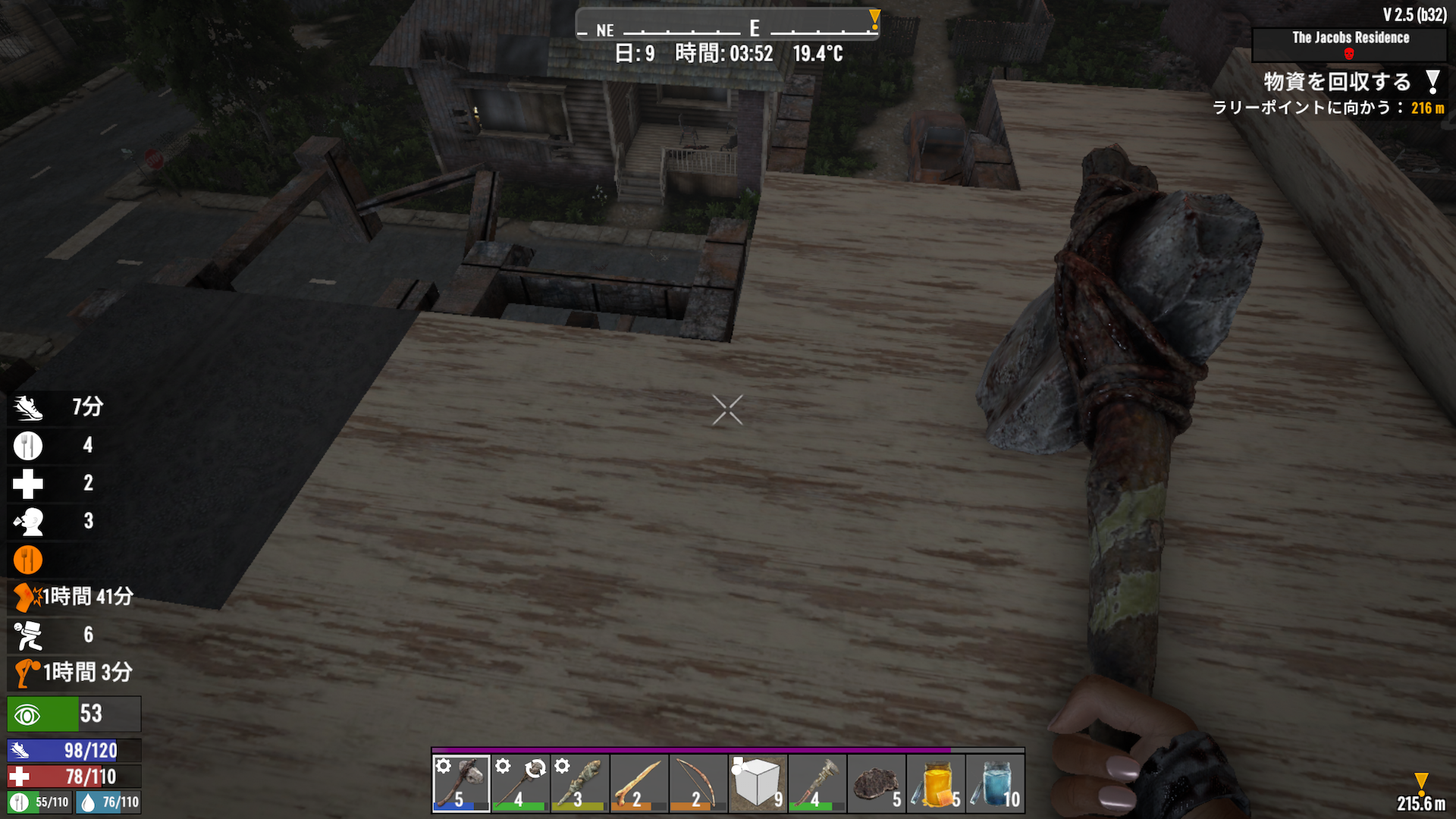Viewport: 1456px width, 819px height.
Task: Click the orange injured knee debuff icon
Action: coord(28,597)
